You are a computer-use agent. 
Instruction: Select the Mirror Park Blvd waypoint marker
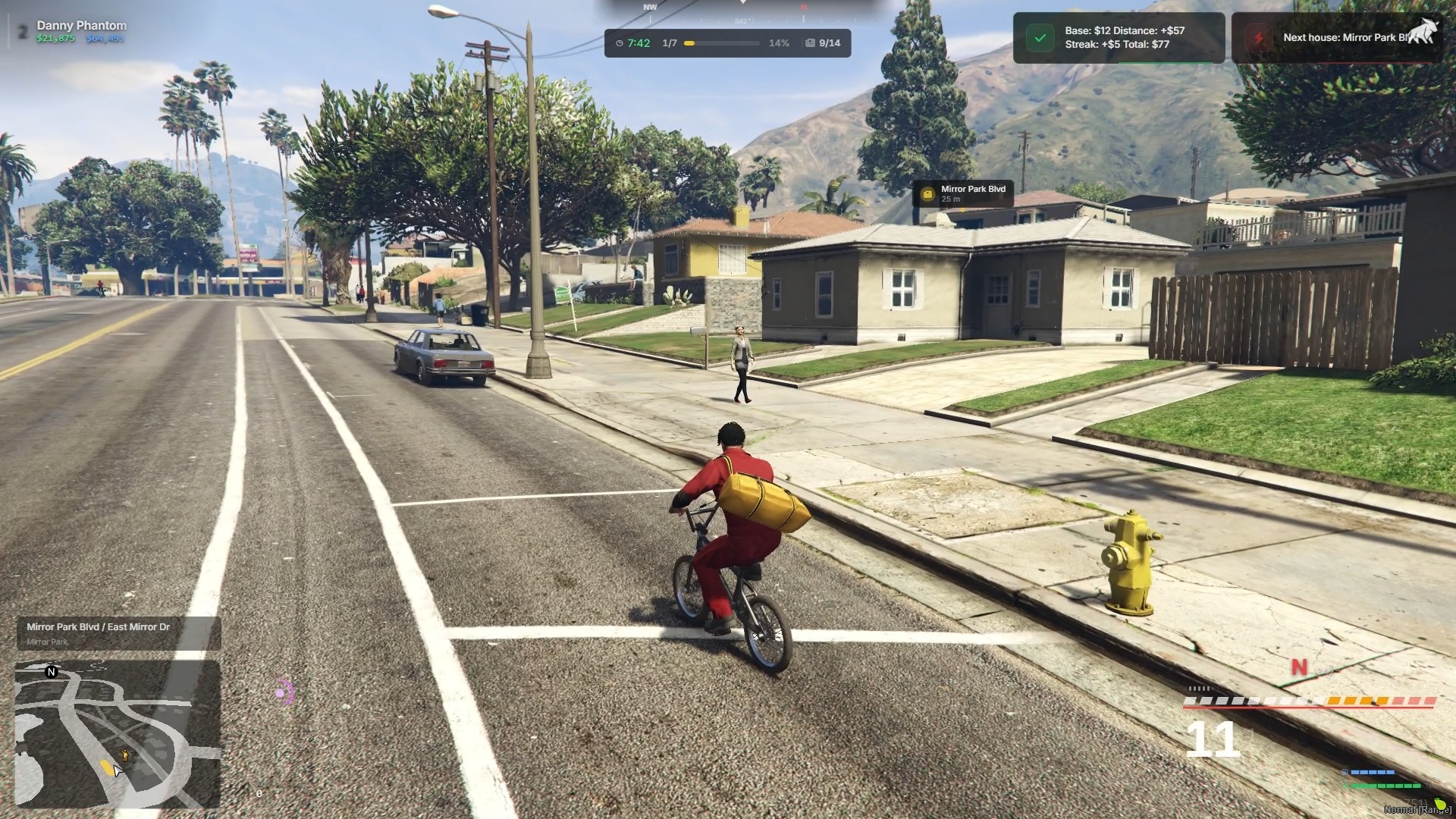[x=962, y=194]
